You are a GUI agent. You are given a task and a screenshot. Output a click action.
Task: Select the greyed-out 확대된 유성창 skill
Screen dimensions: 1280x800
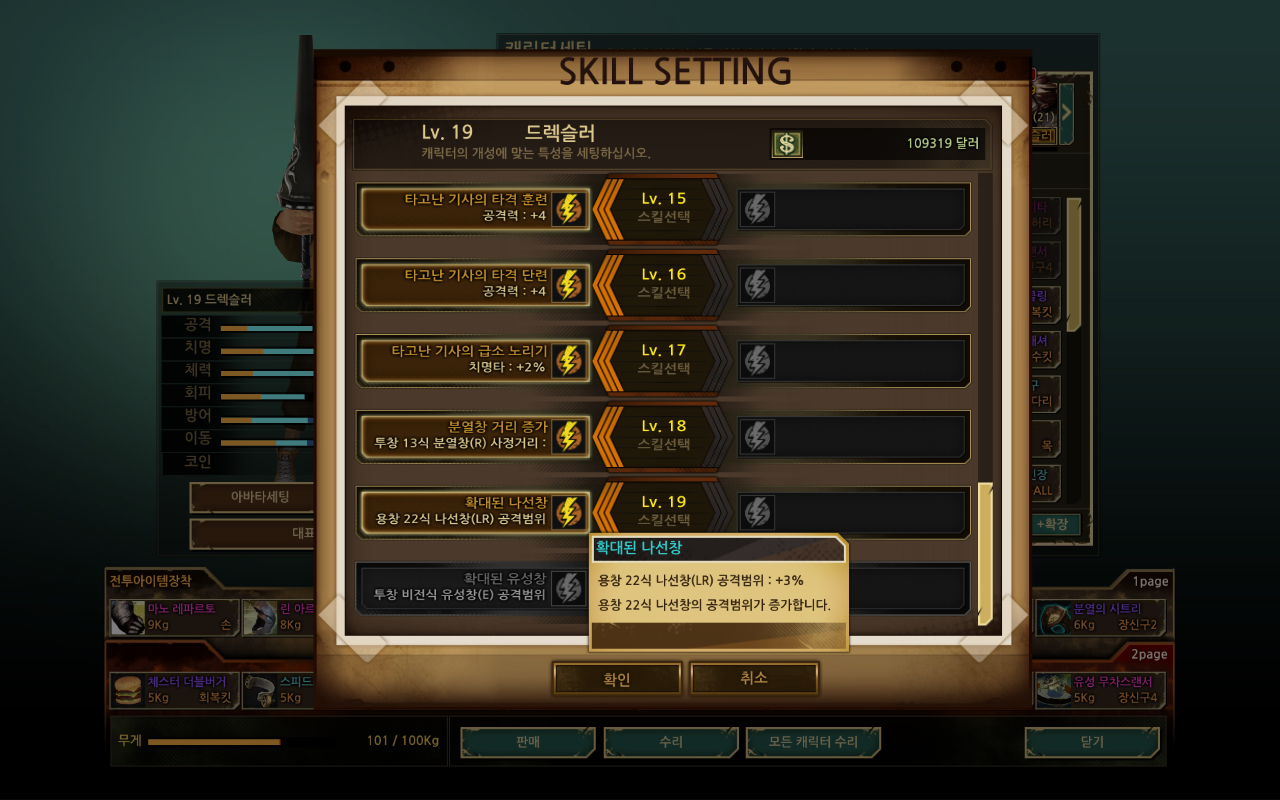(x=472, y=587)
